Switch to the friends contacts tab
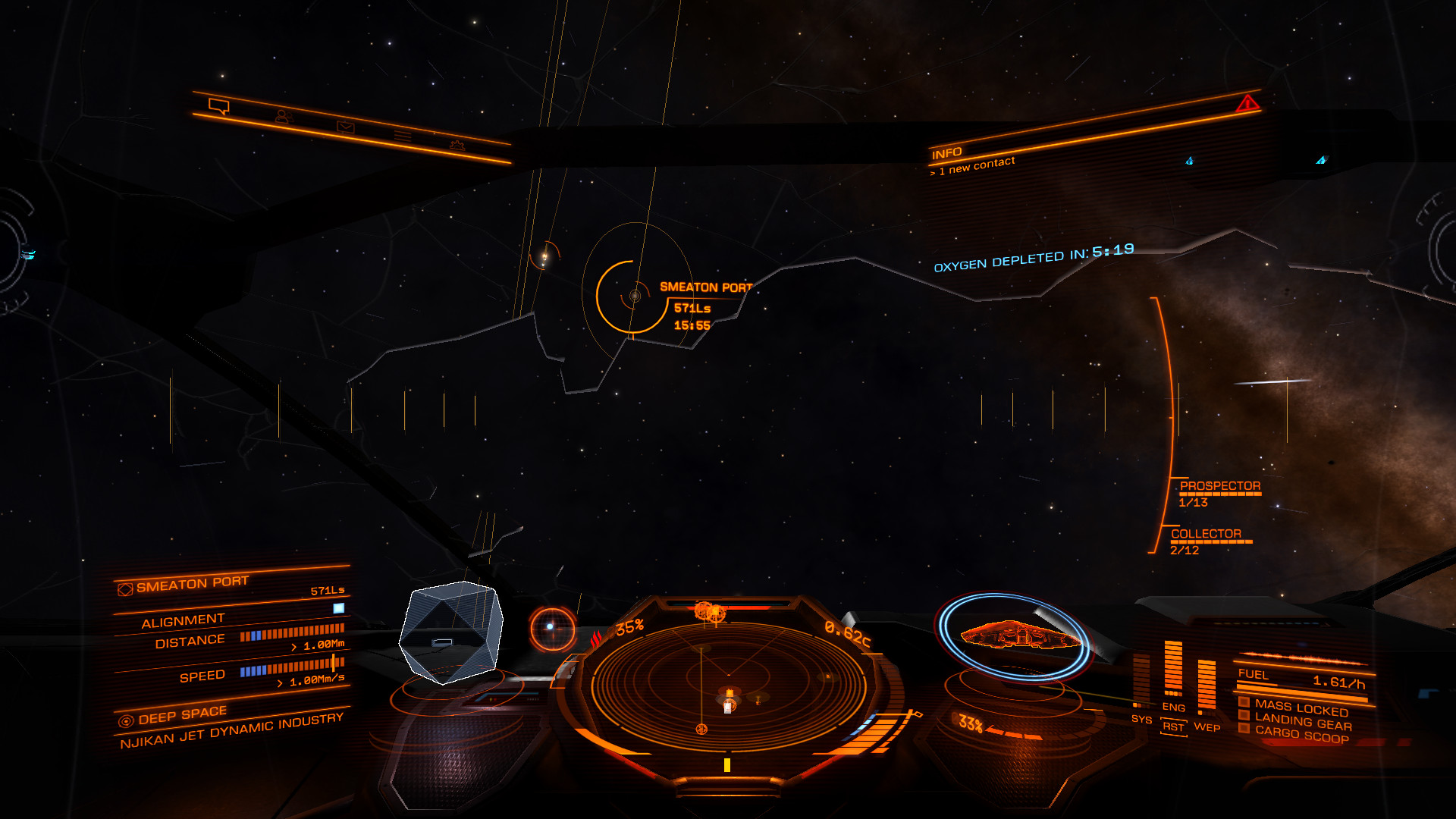This screenshot has height=819, width=1456. [x=284, y=117]
